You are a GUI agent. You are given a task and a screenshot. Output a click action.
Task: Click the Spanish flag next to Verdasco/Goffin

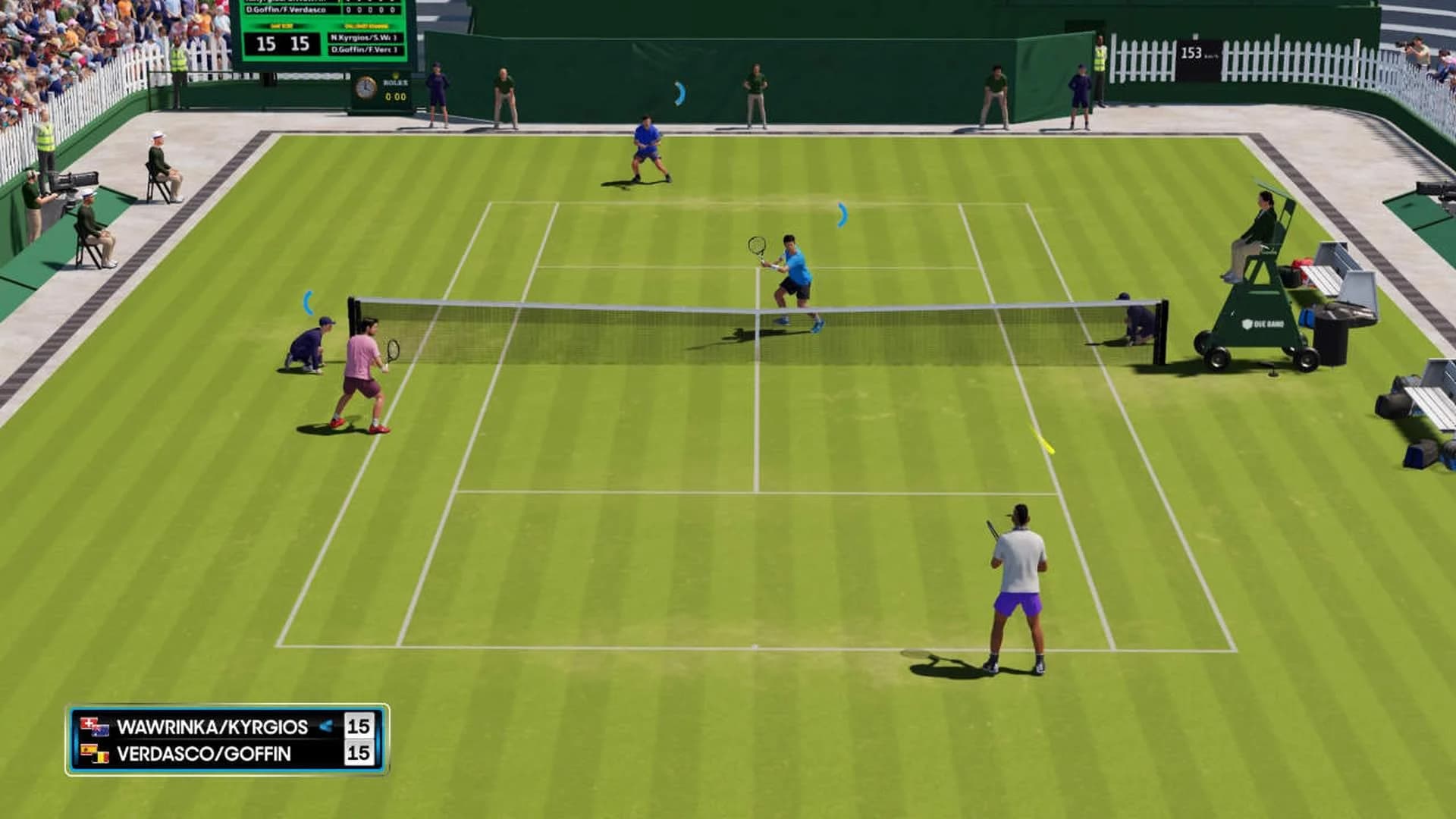(87, 749)
